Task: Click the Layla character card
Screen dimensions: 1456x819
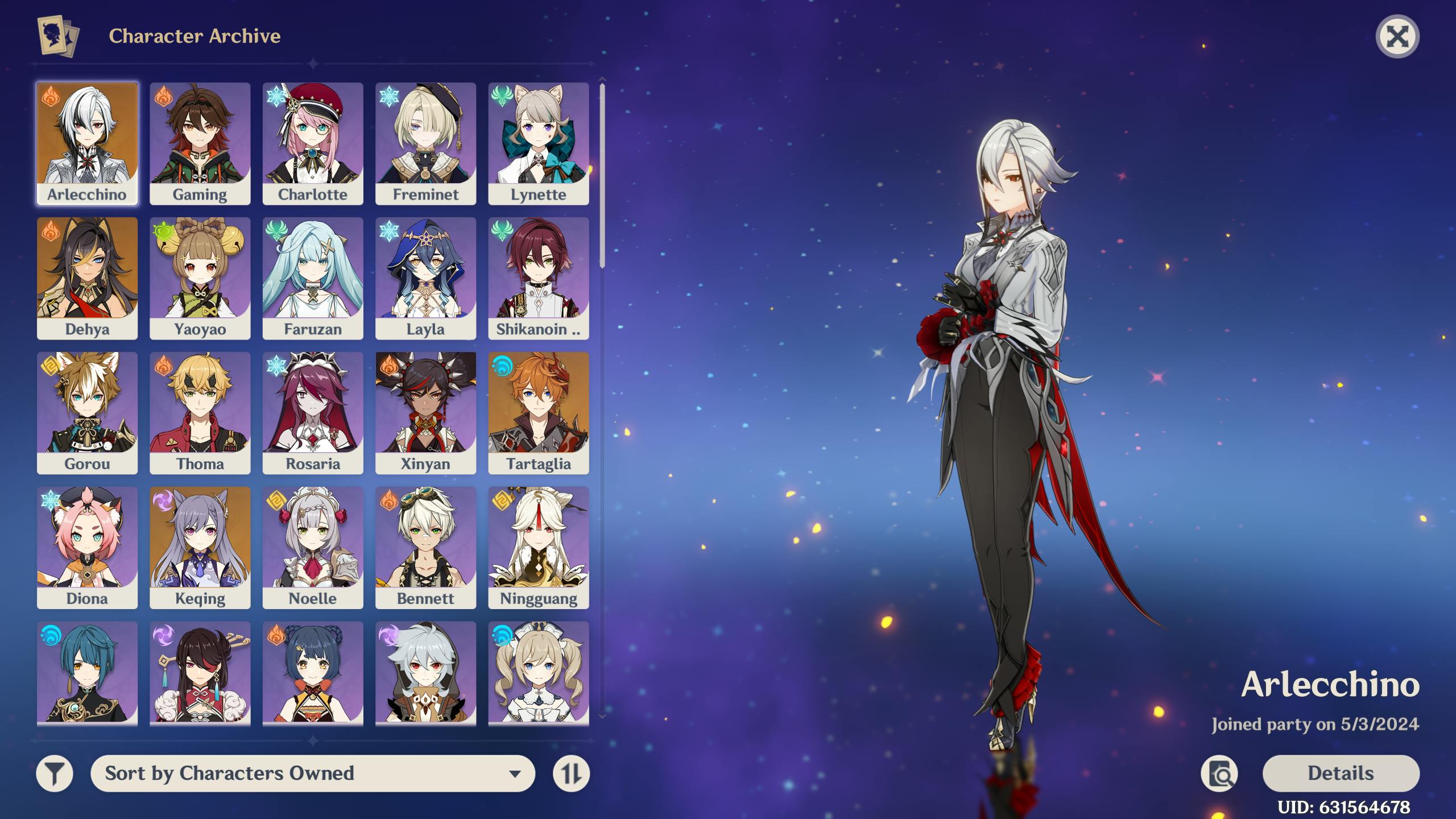Action: tap(425, 278)
